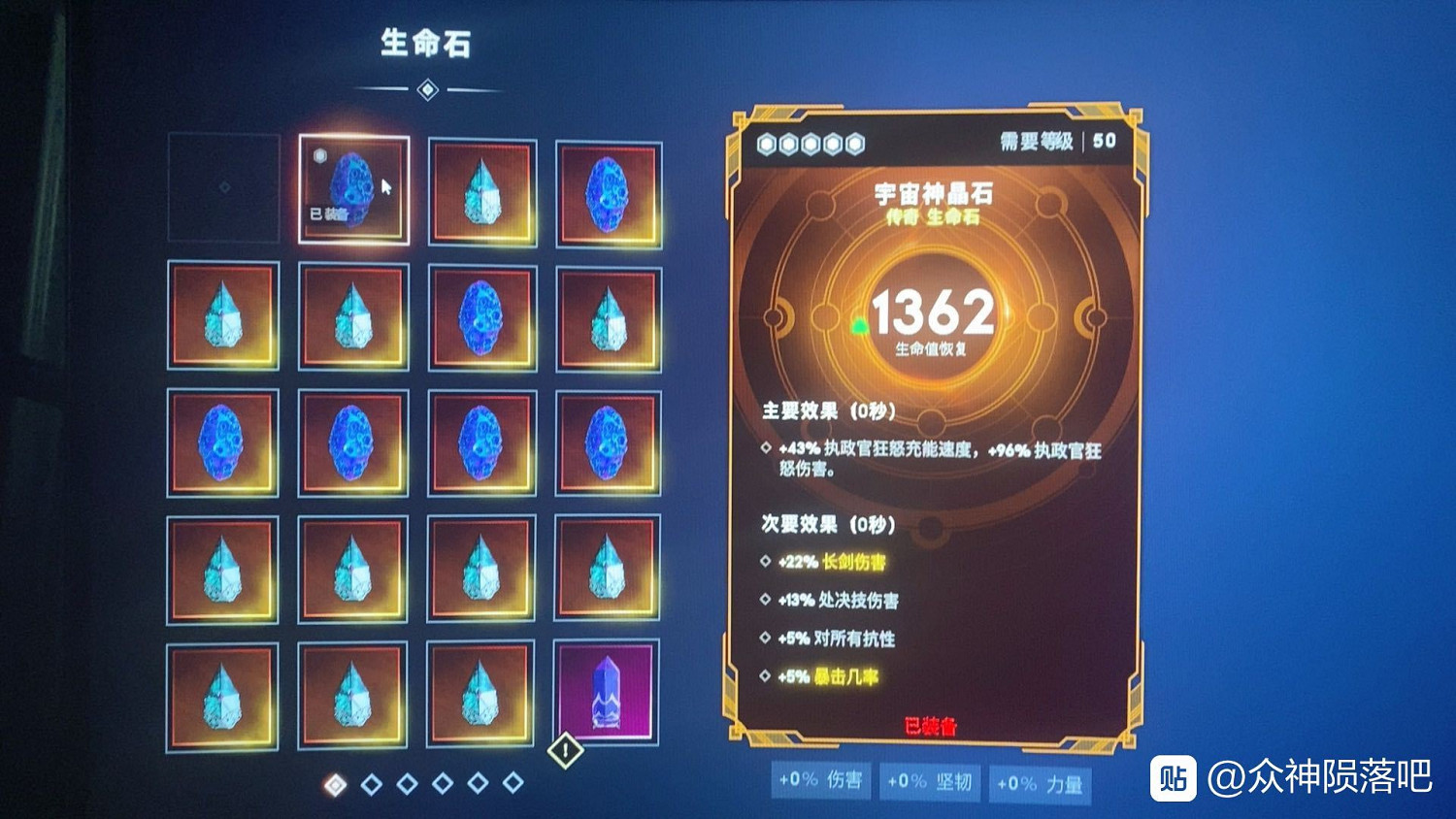This screenshot has height=819, width=1456.
Task: Select the teal stone in row two, column one
Action: (x=223, y=315)
